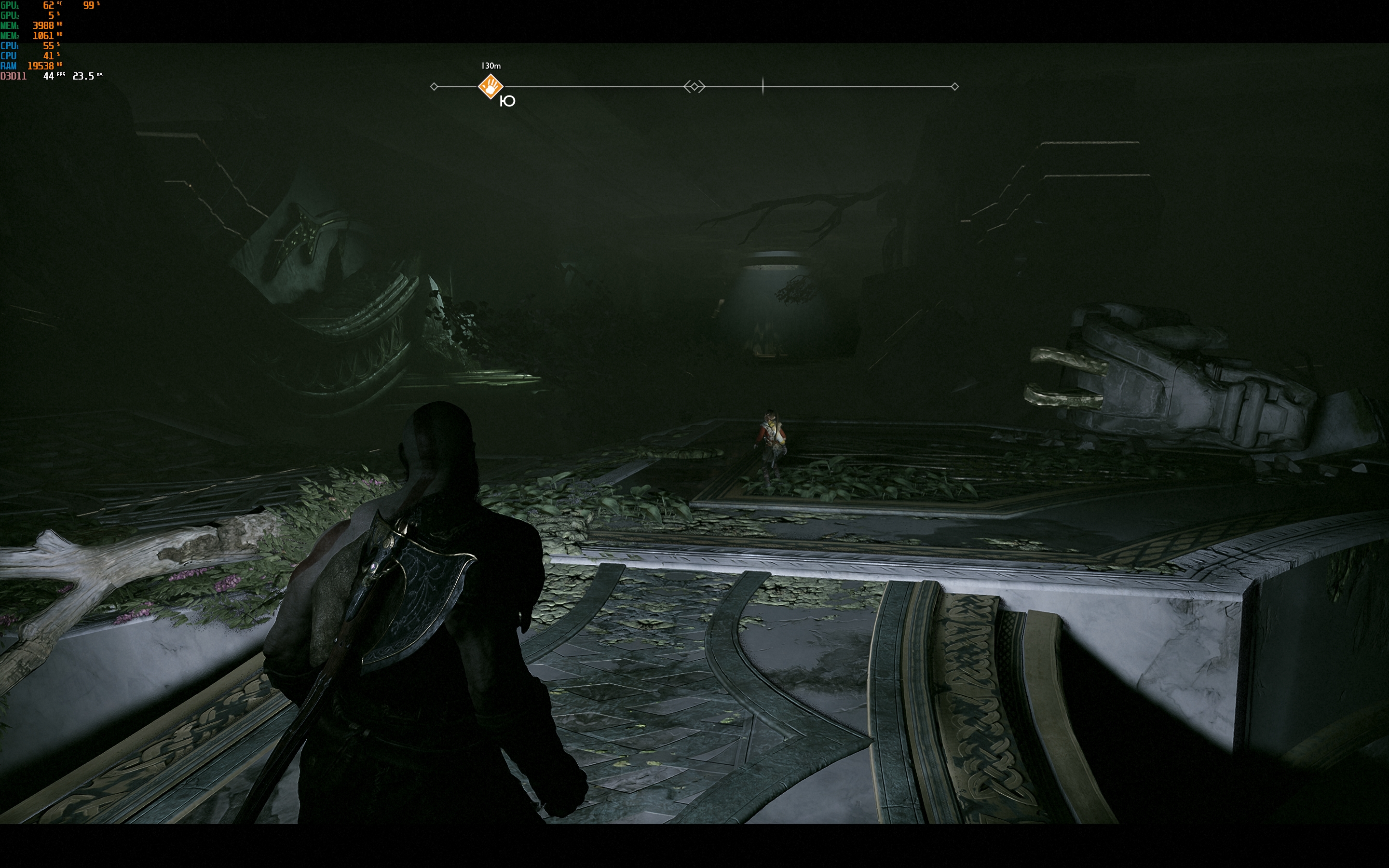Click the small diamond marker on the compass
The width and height of the screenshot is (1389, 868).
coord(694,87)
